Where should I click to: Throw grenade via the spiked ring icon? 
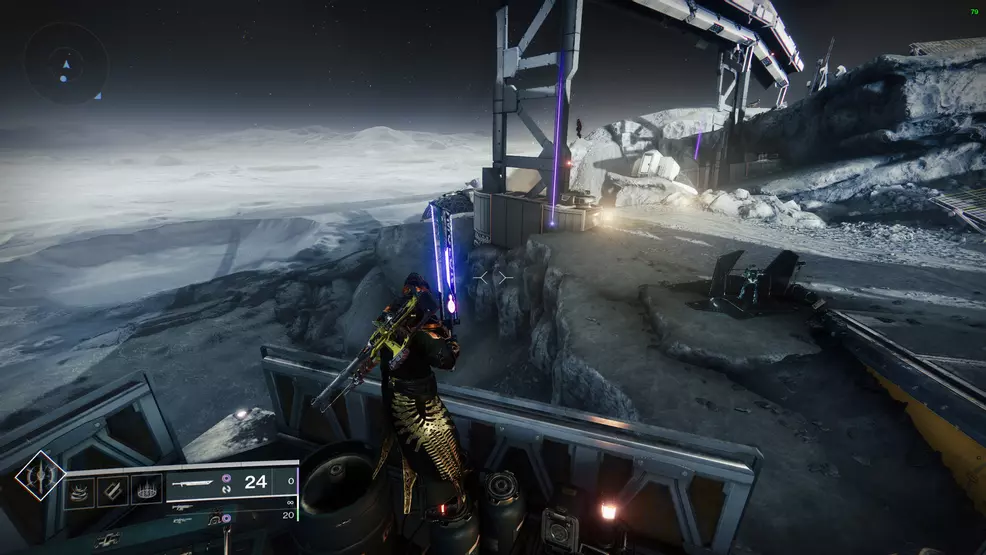145,492
